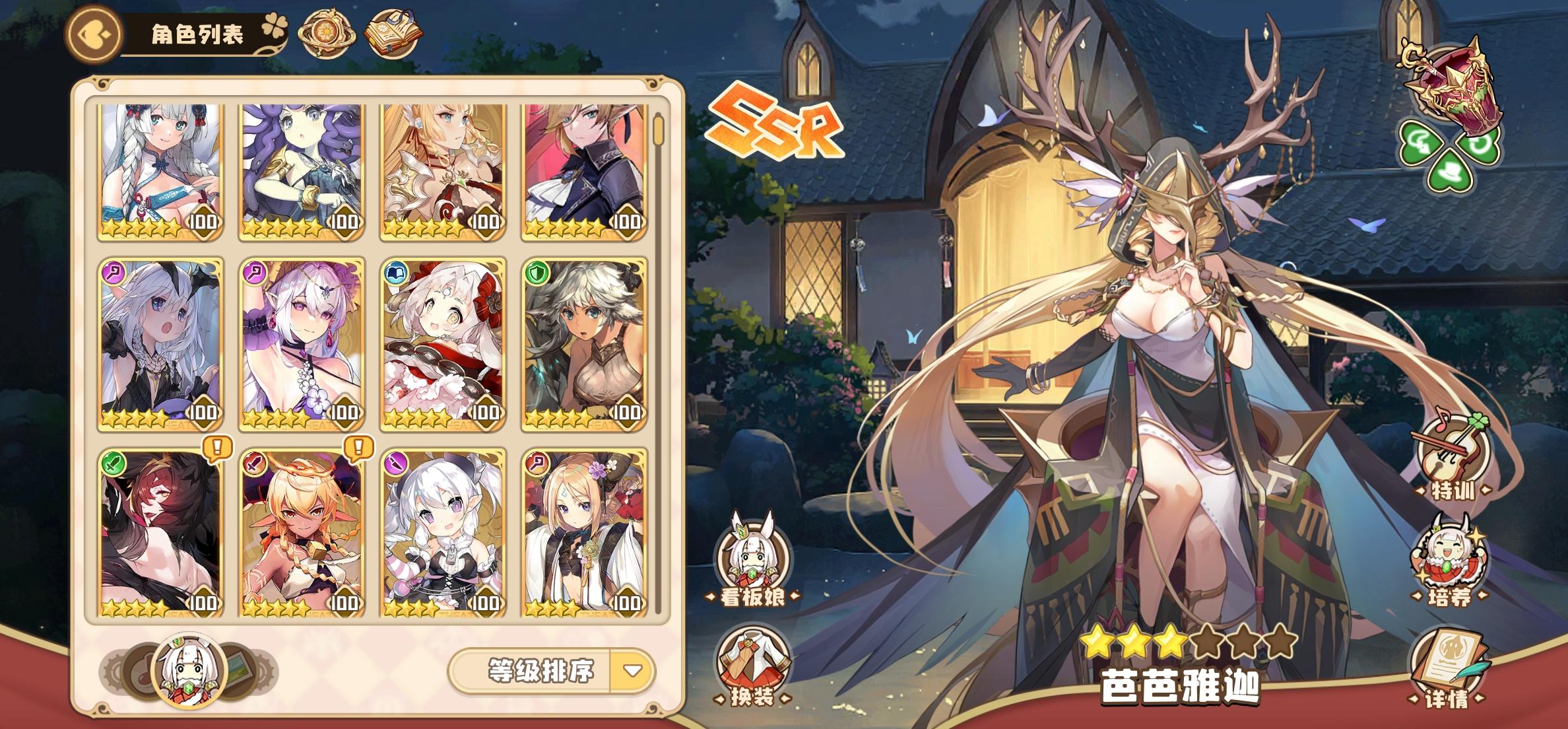Open the astrolabe icon next to the clover ornament
The image size is (1568, 729).
click(x=327, y=31)
